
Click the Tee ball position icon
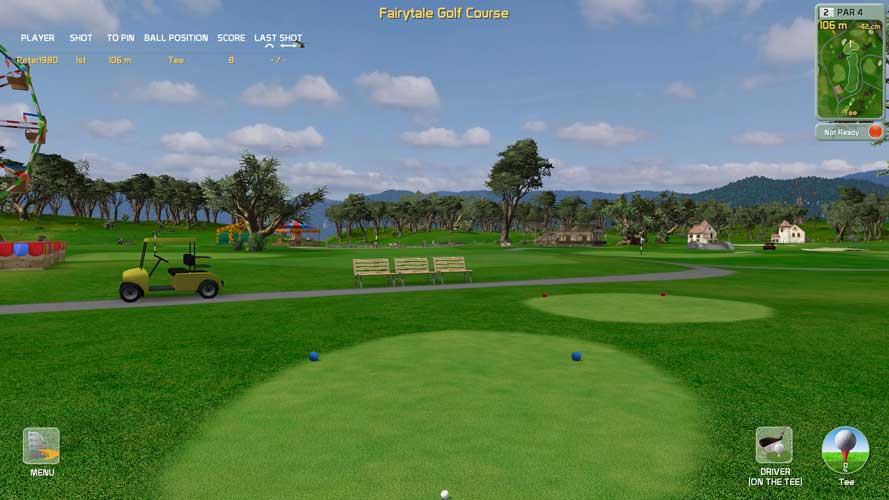[x=845, y=450]
